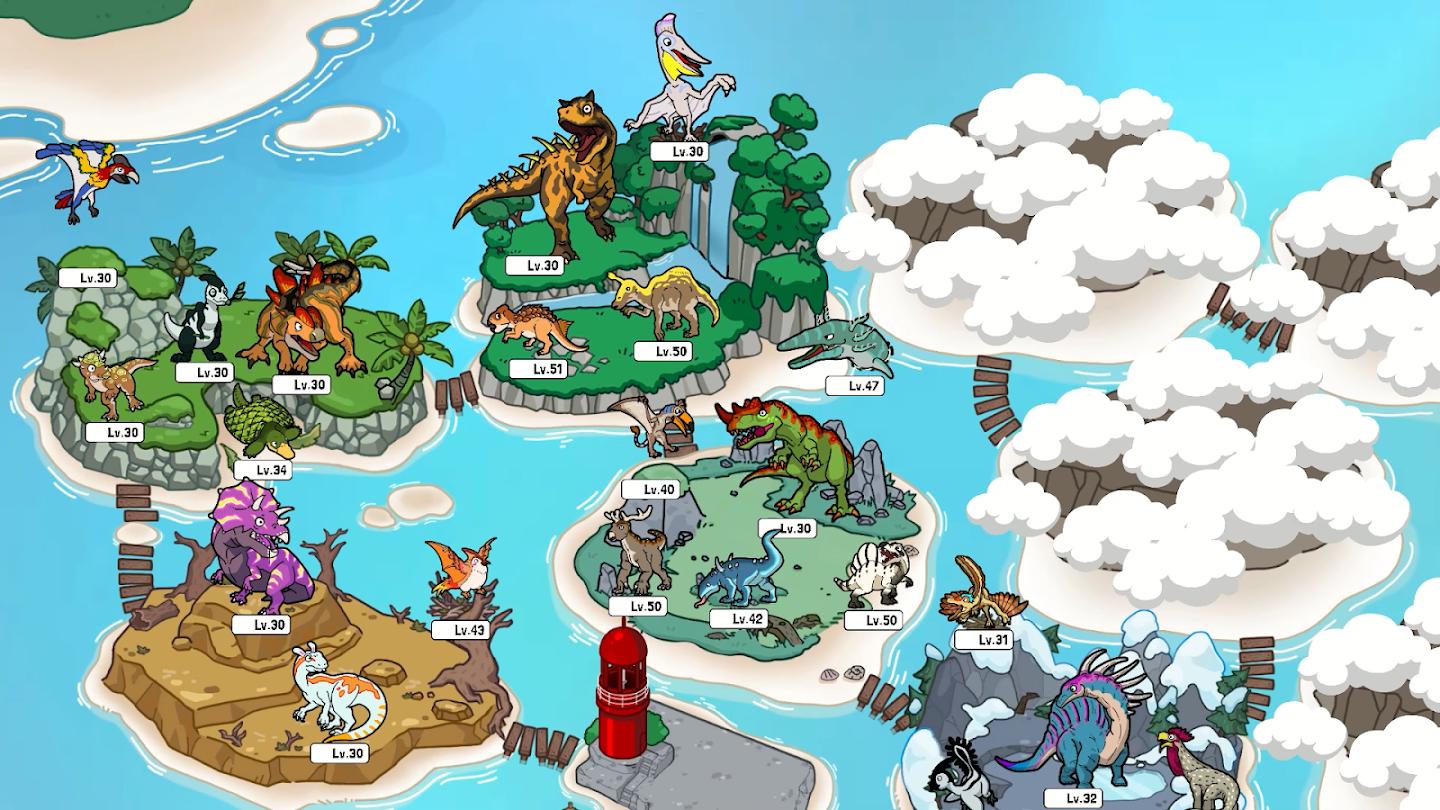Screen dimensions: 1440x810
Task: Select the Lv.34 green turtle tag
Action: tap(263, 469)
